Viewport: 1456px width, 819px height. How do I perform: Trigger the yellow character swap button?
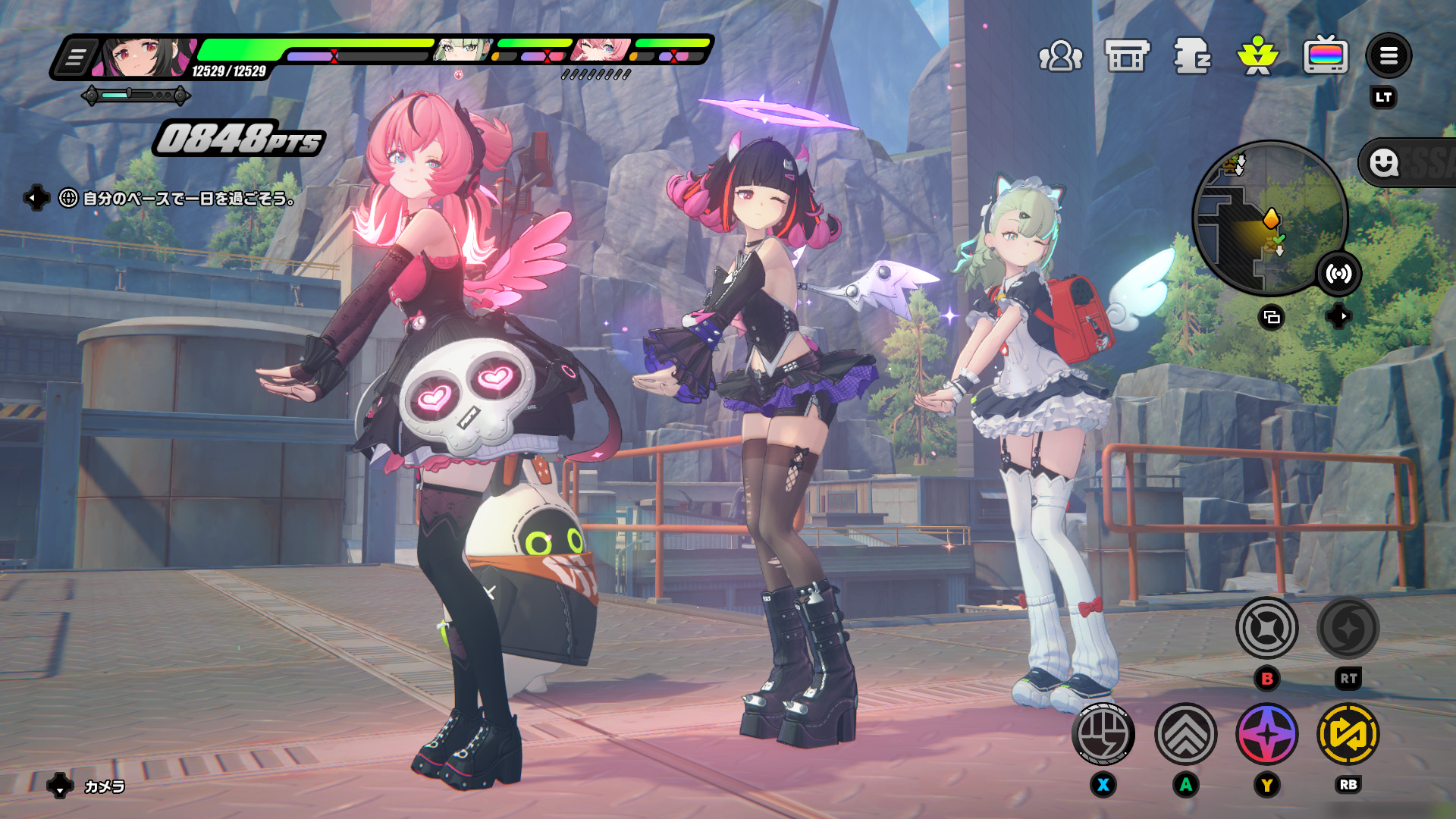1348,734
